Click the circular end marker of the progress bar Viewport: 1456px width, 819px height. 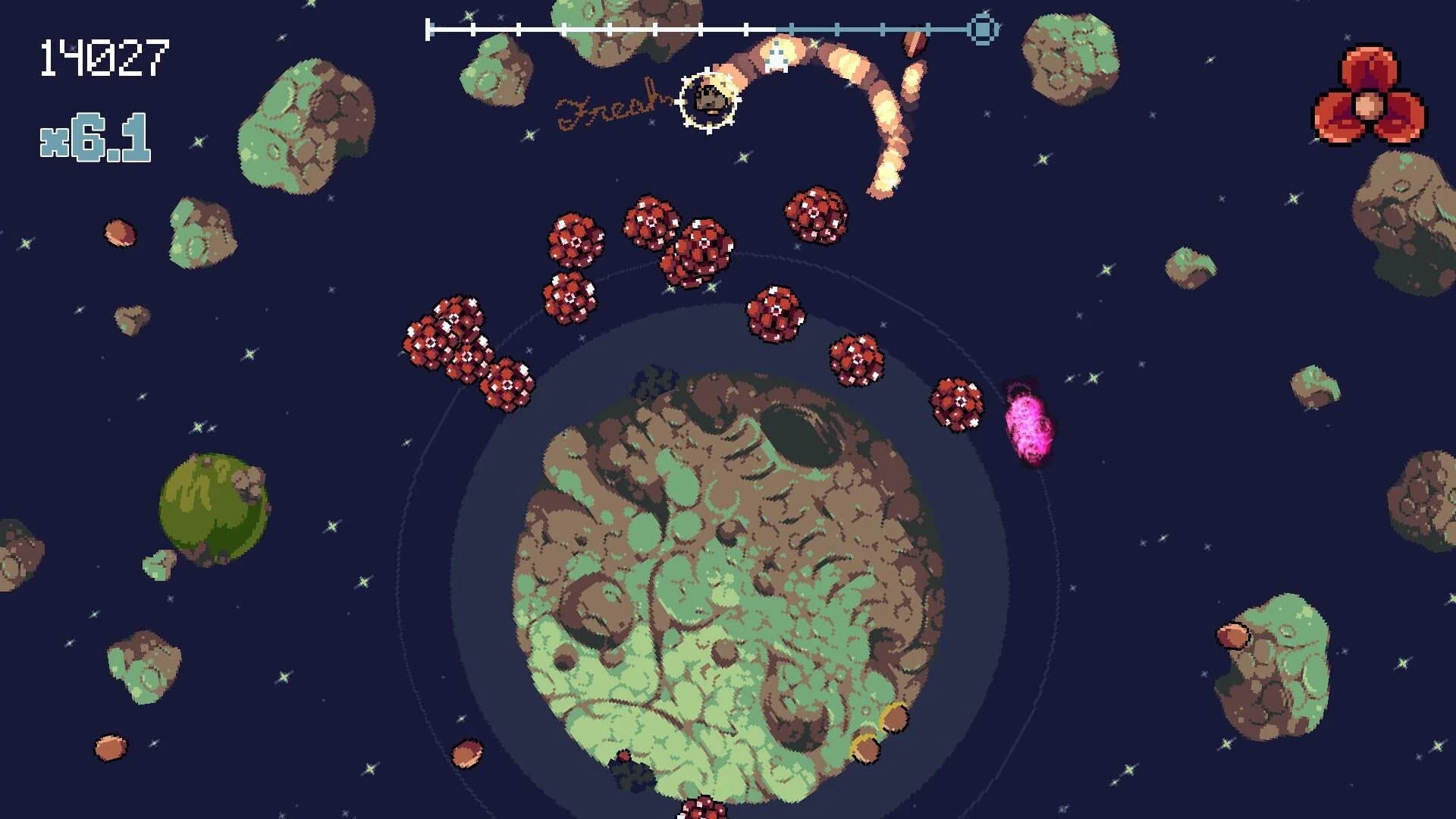[x=983, y=30]
